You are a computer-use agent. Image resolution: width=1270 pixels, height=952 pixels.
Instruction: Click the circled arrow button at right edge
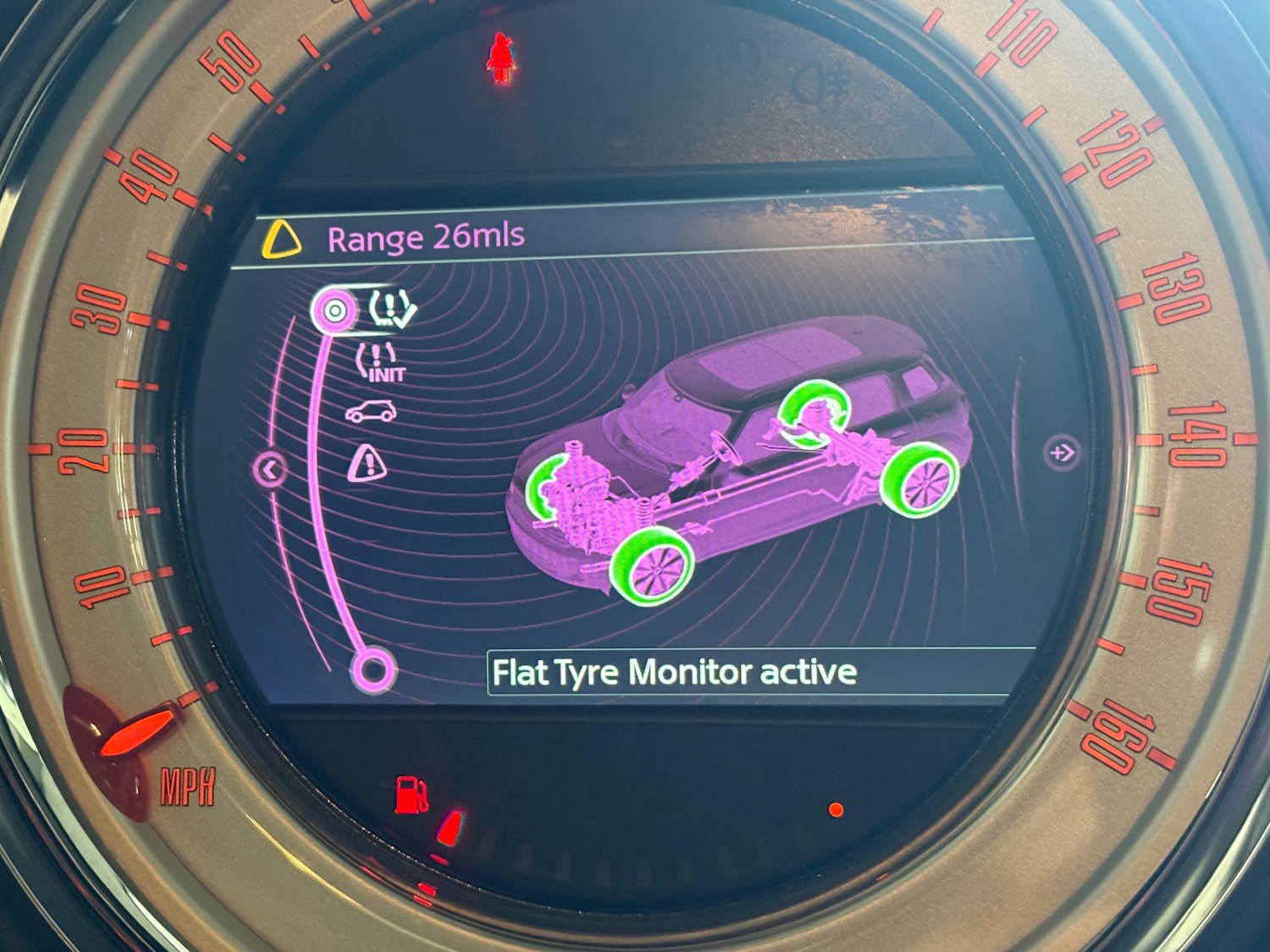(1062, 453)
